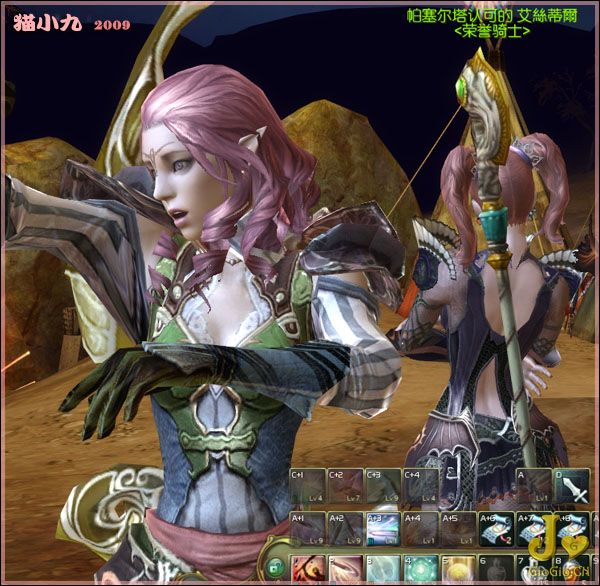
Task: Trigger the C+3 skill slot
Action: coord(382,485)
